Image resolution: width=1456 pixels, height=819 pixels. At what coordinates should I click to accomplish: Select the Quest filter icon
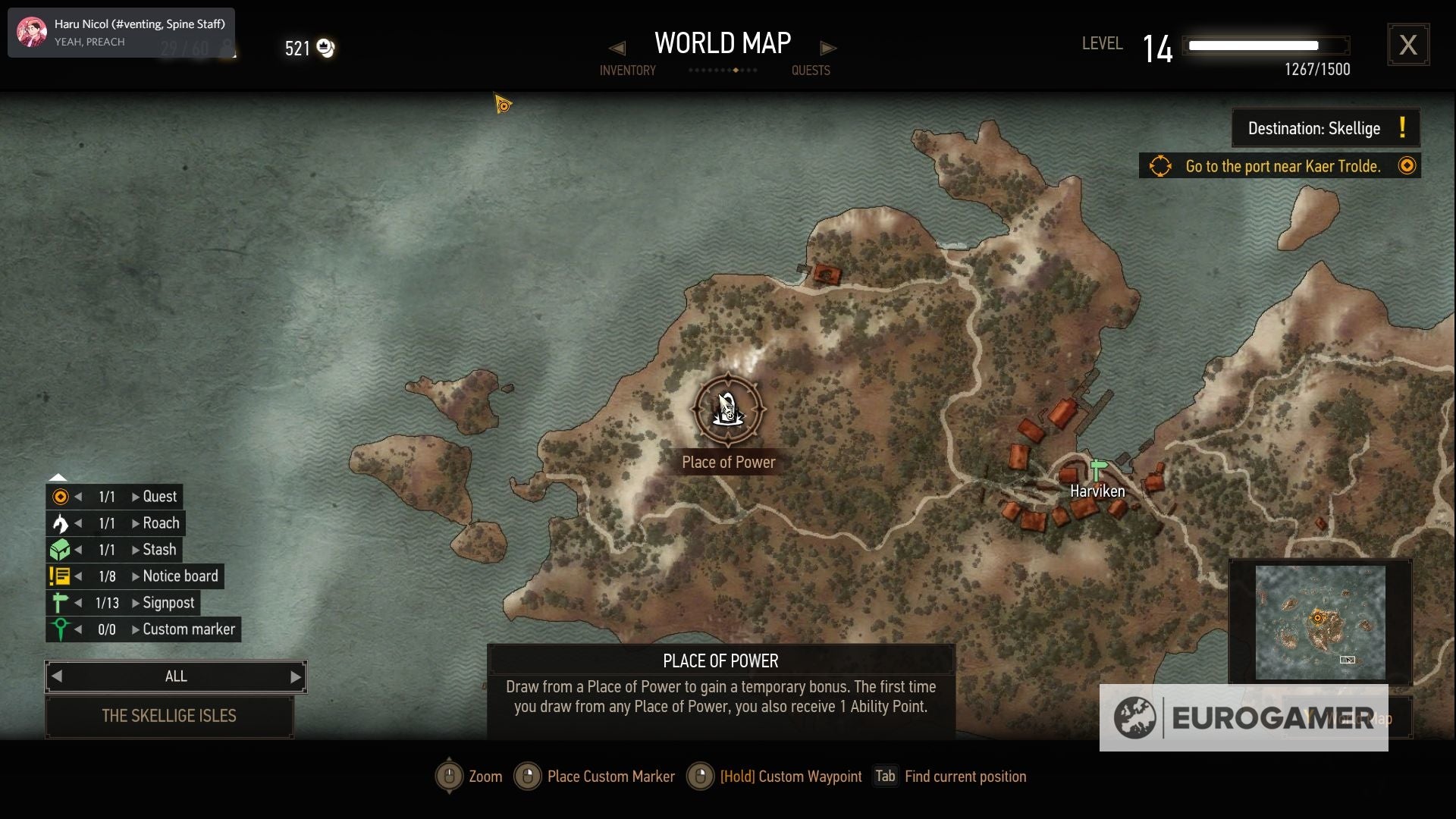tap(60, 497)
